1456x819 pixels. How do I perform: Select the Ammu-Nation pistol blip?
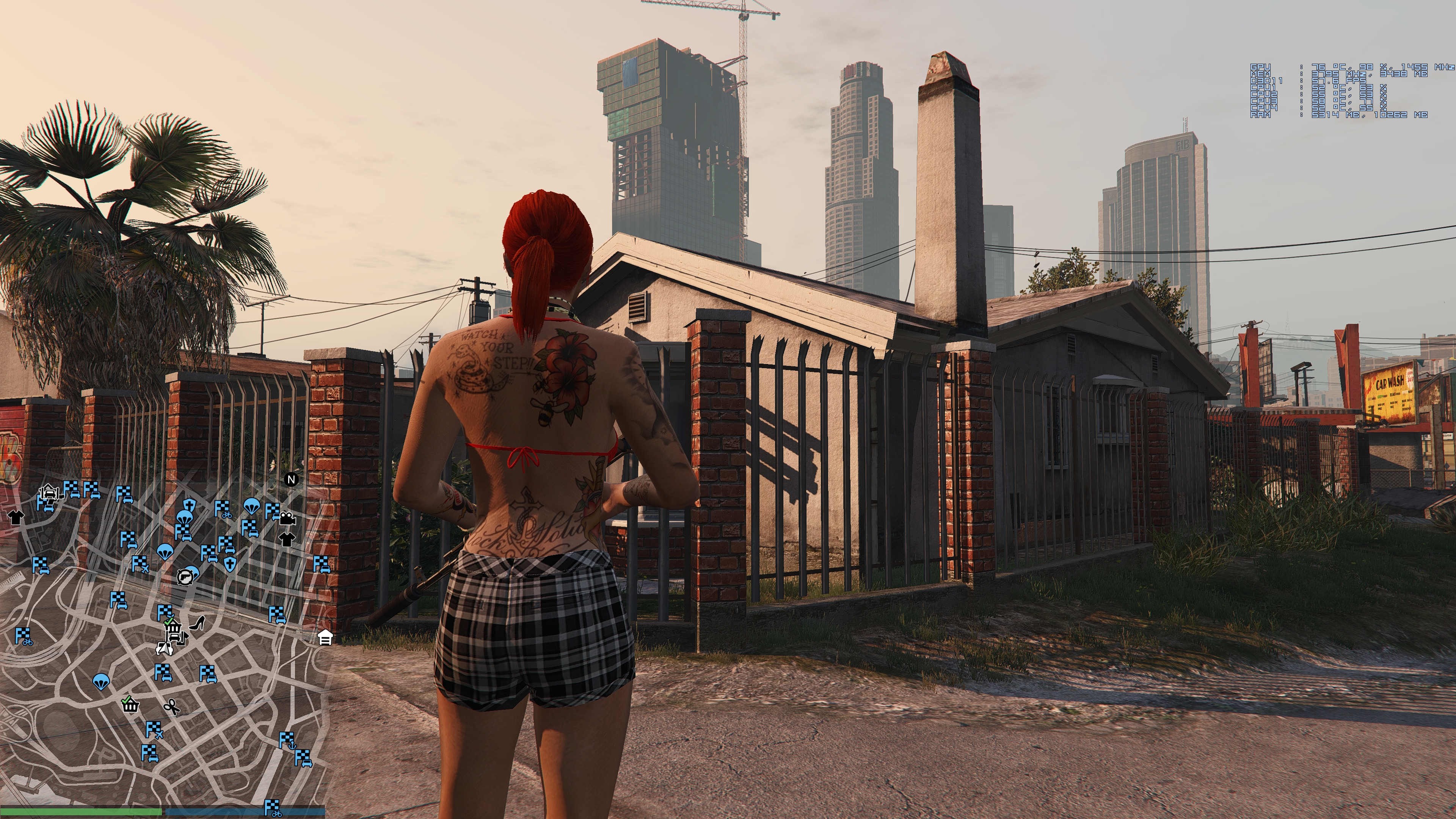tap(184, 577)
